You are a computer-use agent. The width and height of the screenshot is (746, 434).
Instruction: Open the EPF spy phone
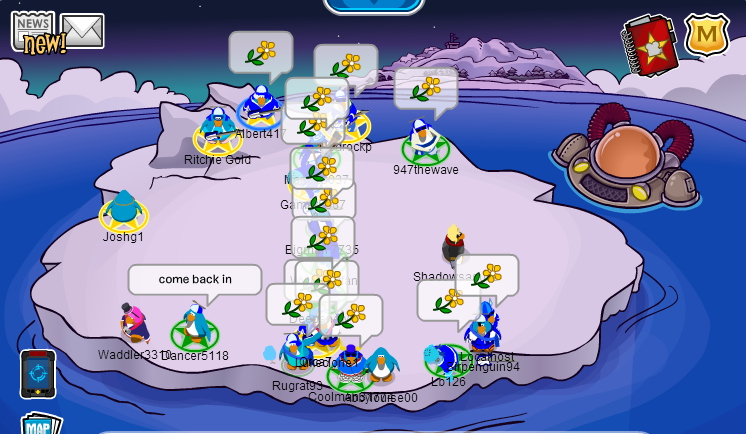click(38, 374)
